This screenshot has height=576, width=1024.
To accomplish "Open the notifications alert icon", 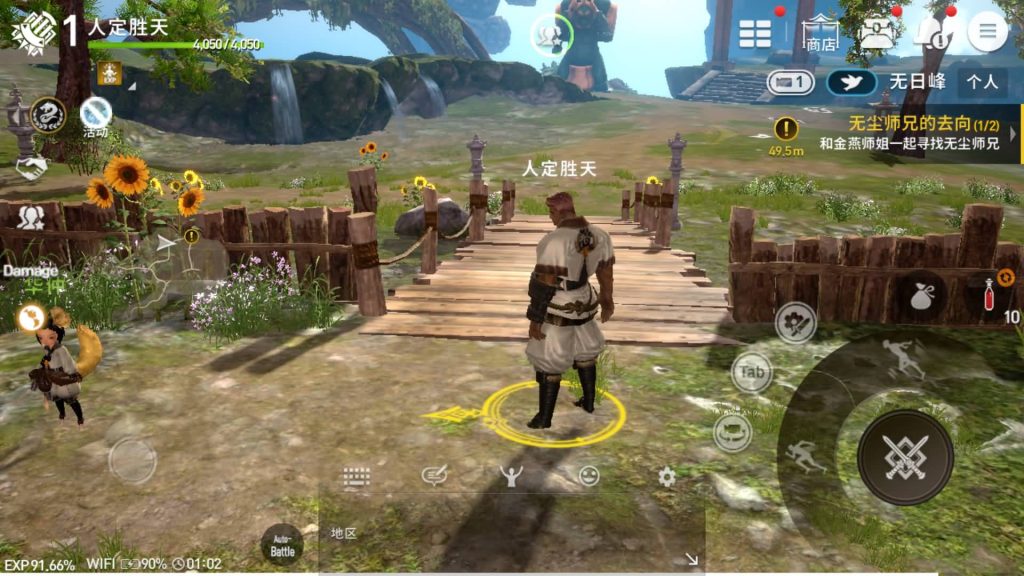I will tap(932, 33).
